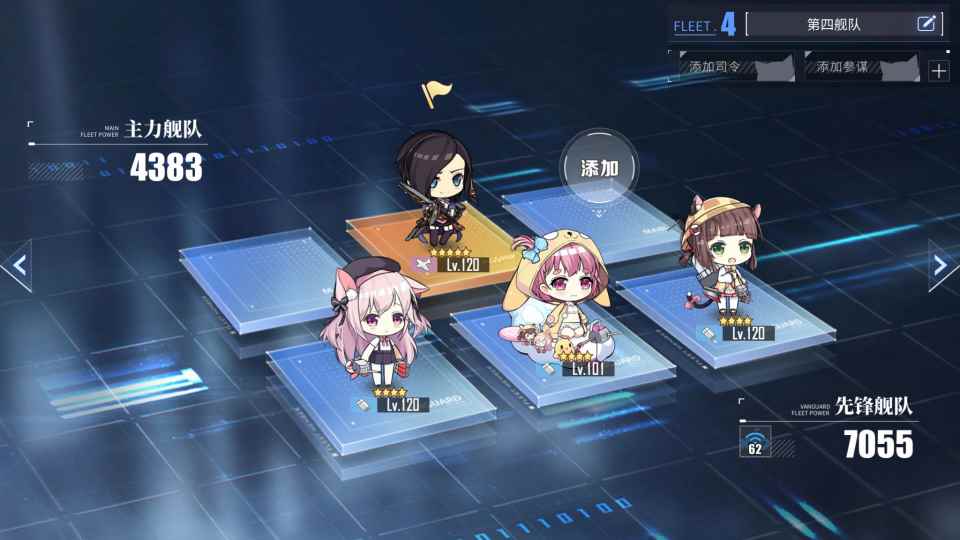The height and width of the screenshot is (540, 960).
Task: Switch to the previous fleet with left arrow
Action: pyautogui.click(x=18, y=265)
